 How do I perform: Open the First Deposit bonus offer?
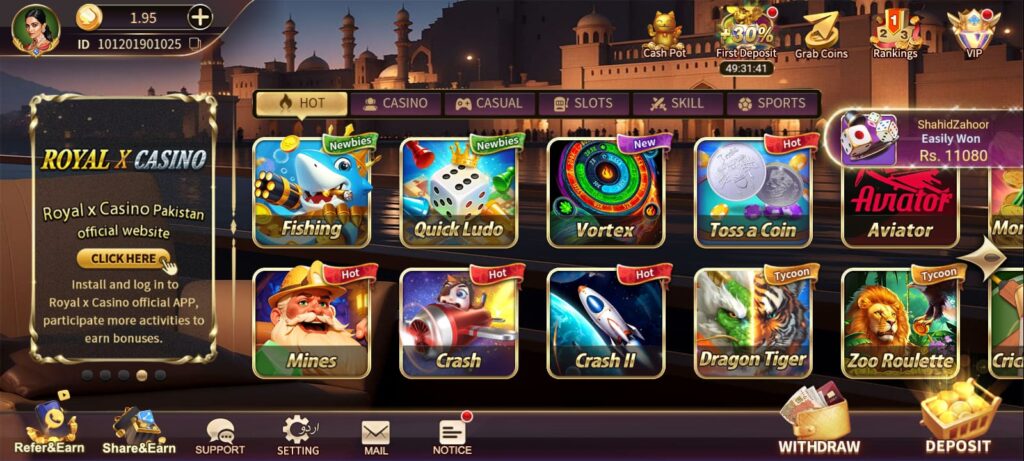pos(748,34)
